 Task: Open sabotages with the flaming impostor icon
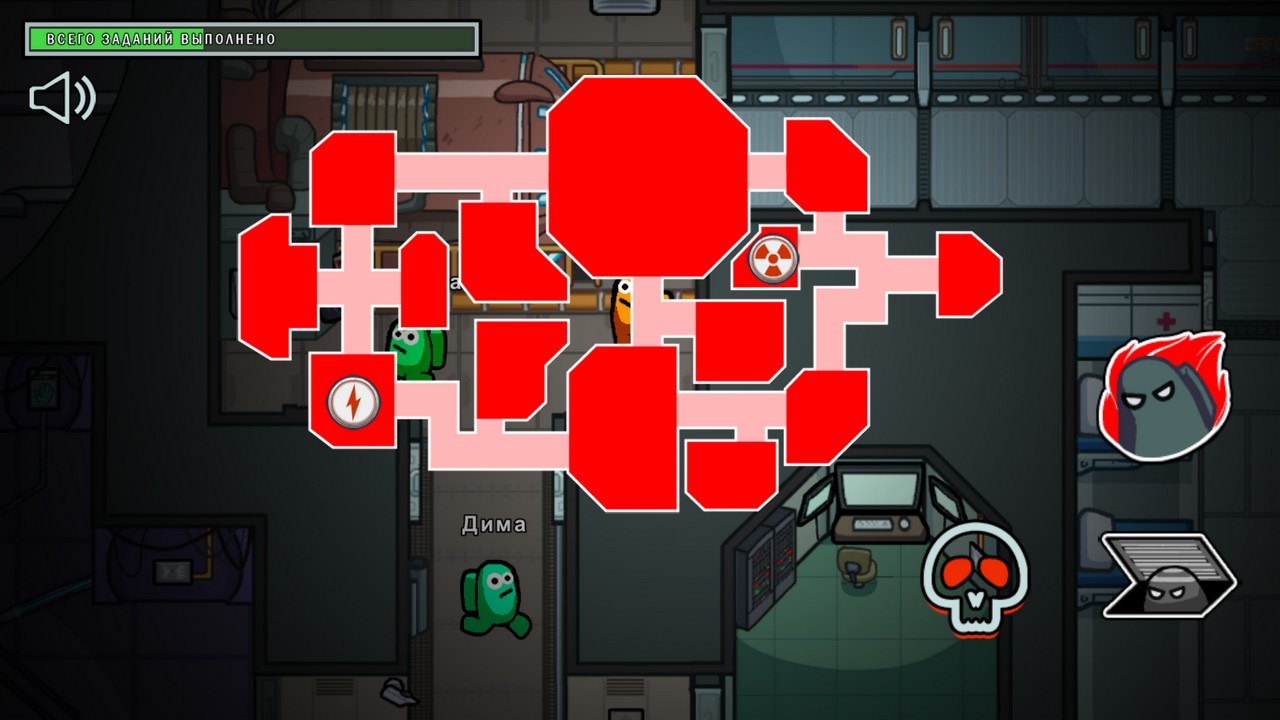pyautogui.click(x=1163, y=402)
